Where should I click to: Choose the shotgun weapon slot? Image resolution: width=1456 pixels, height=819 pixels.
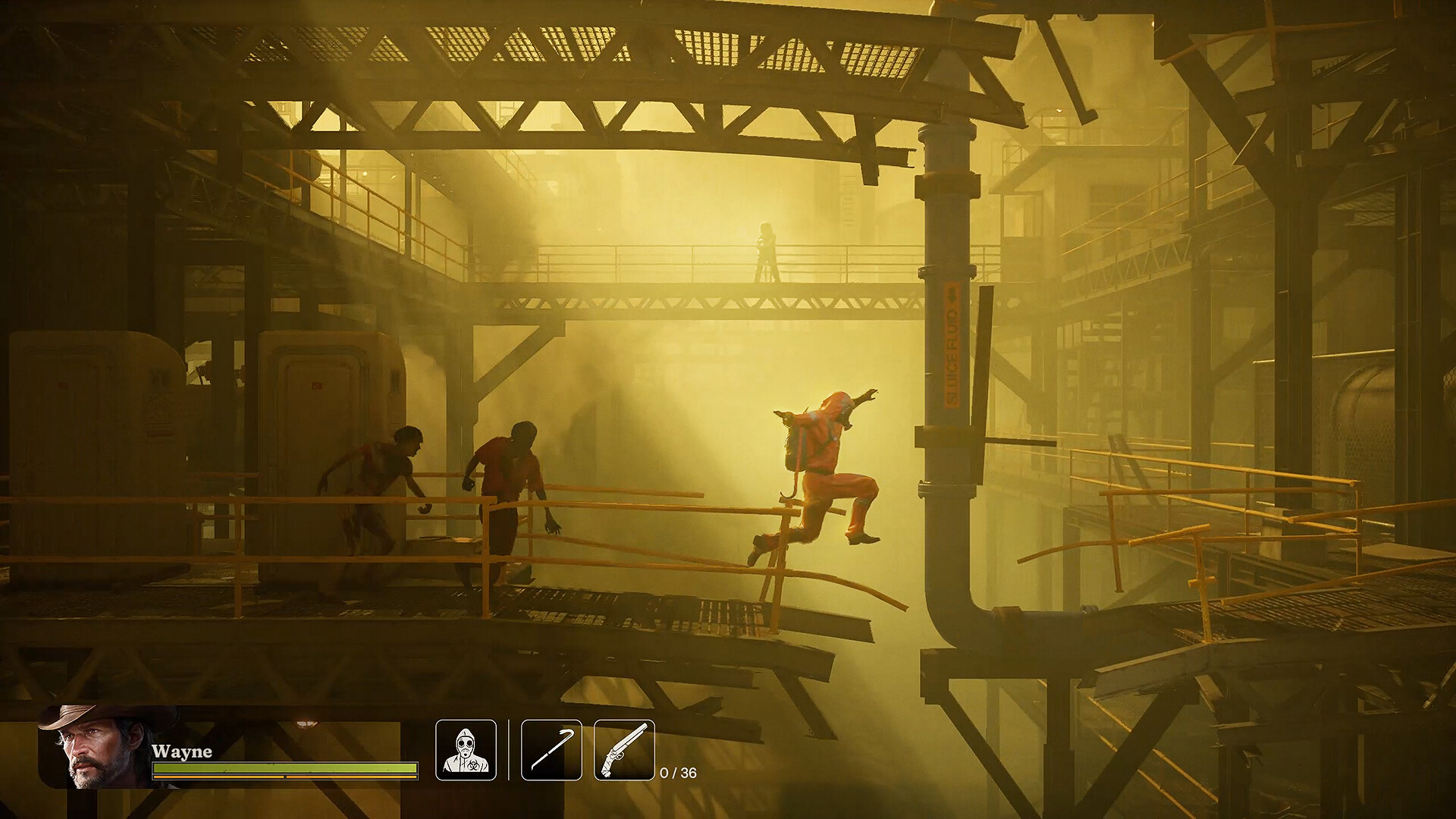(x=624, y=750)
